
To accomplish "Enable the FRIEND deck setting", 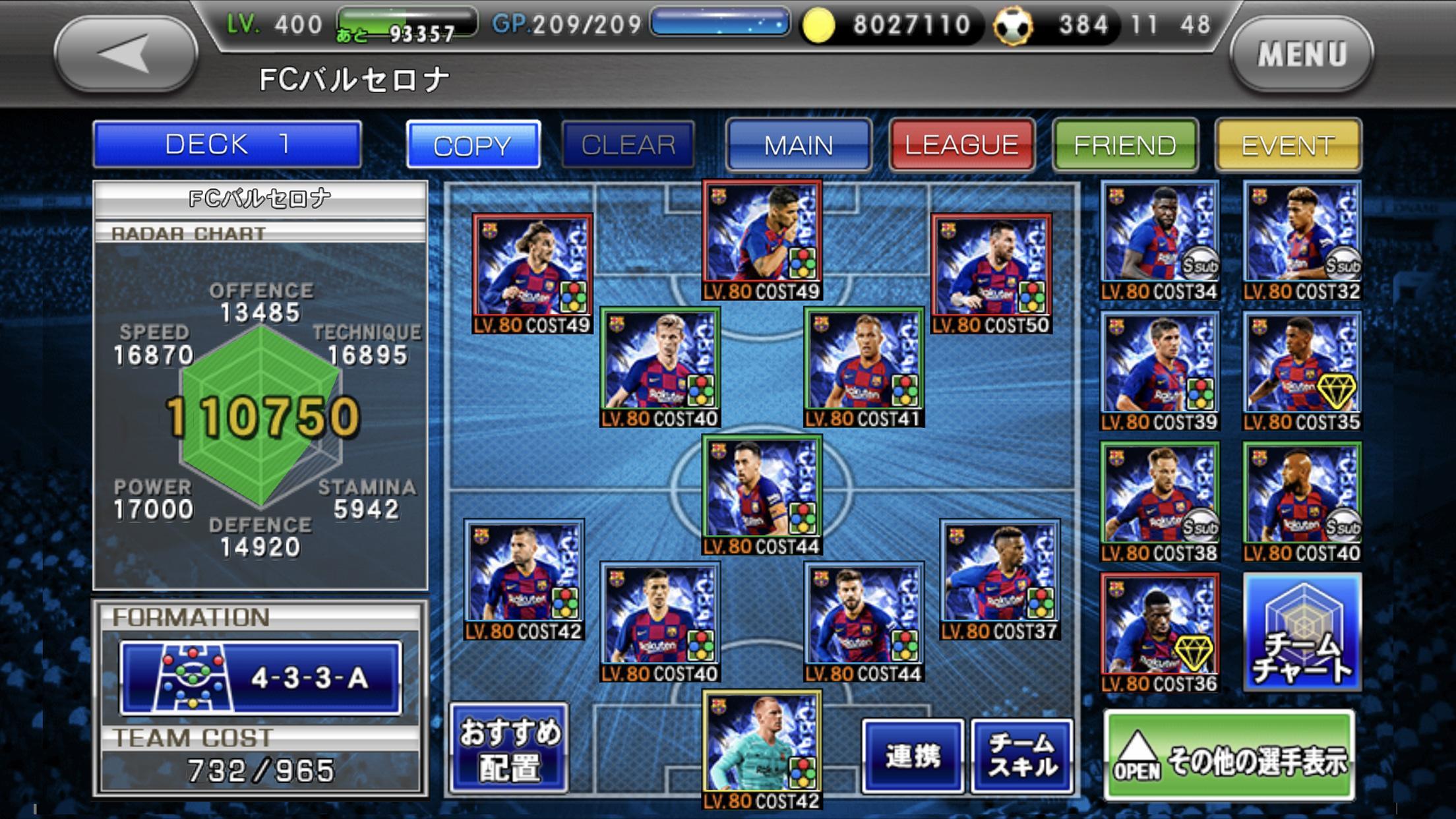I will click(x=1124, y=144).
